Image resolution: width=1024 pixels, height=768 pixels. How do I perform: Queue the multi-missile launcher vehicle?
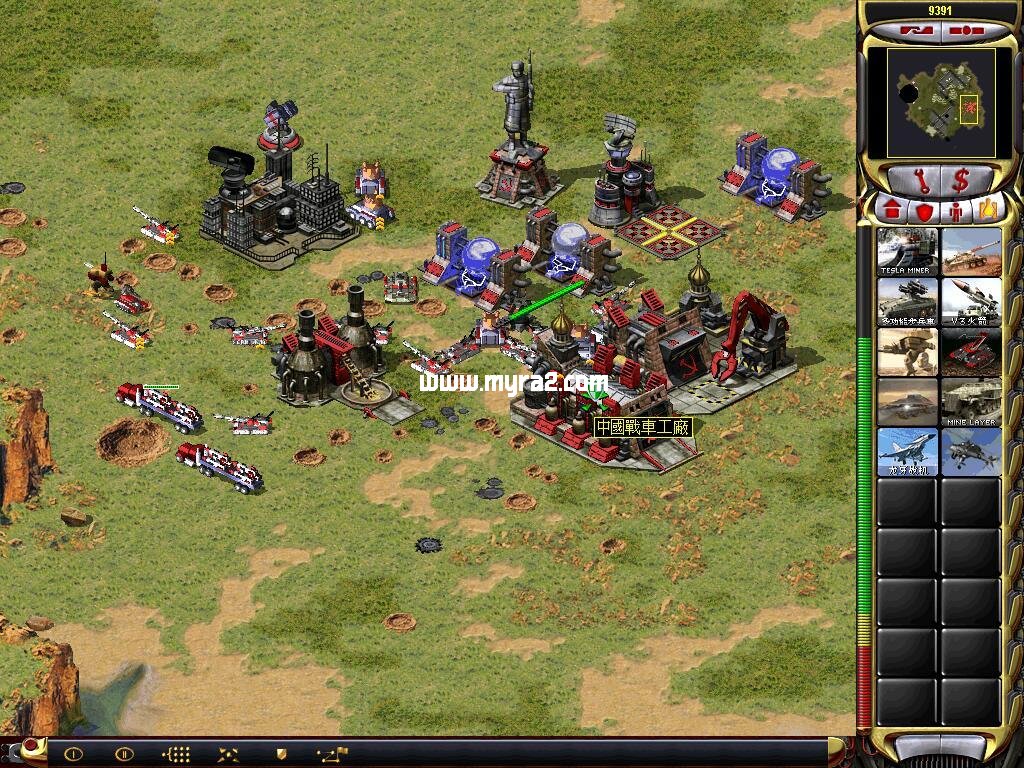coord(908,301)
